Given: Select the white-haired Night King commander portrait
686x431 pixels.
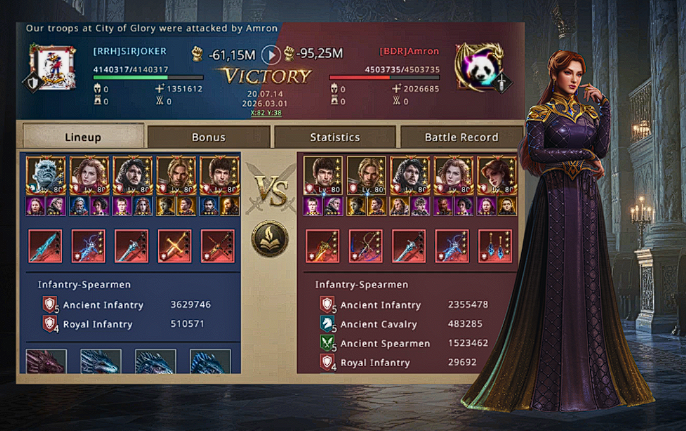Looking at the screenshot, I should pos(46,174).
